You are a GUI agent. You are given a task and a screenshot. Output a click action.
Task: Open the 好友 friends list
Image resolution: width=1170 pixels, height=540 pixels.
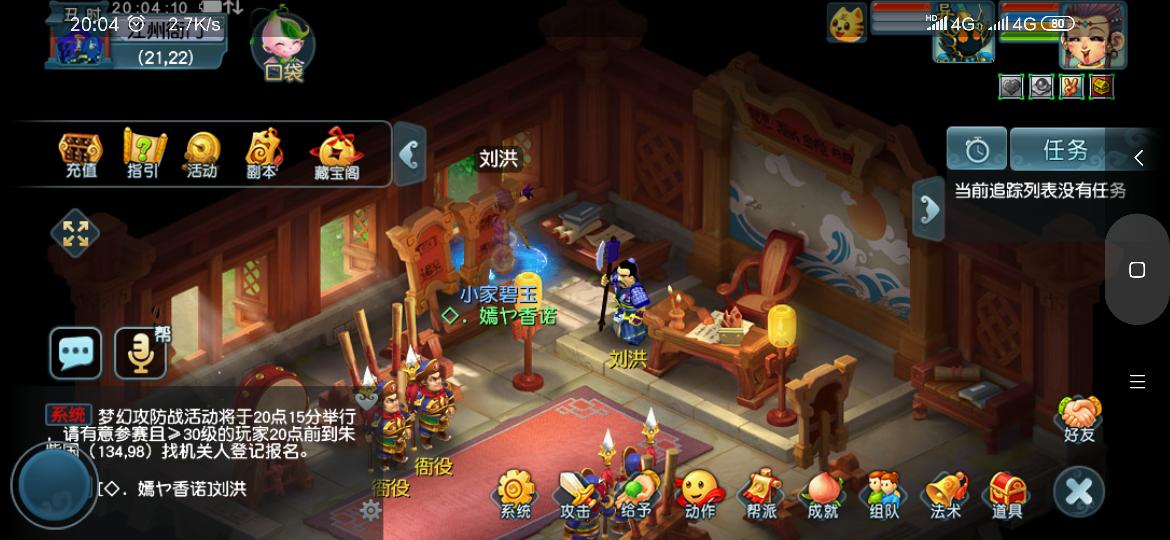coord(1080,417)
